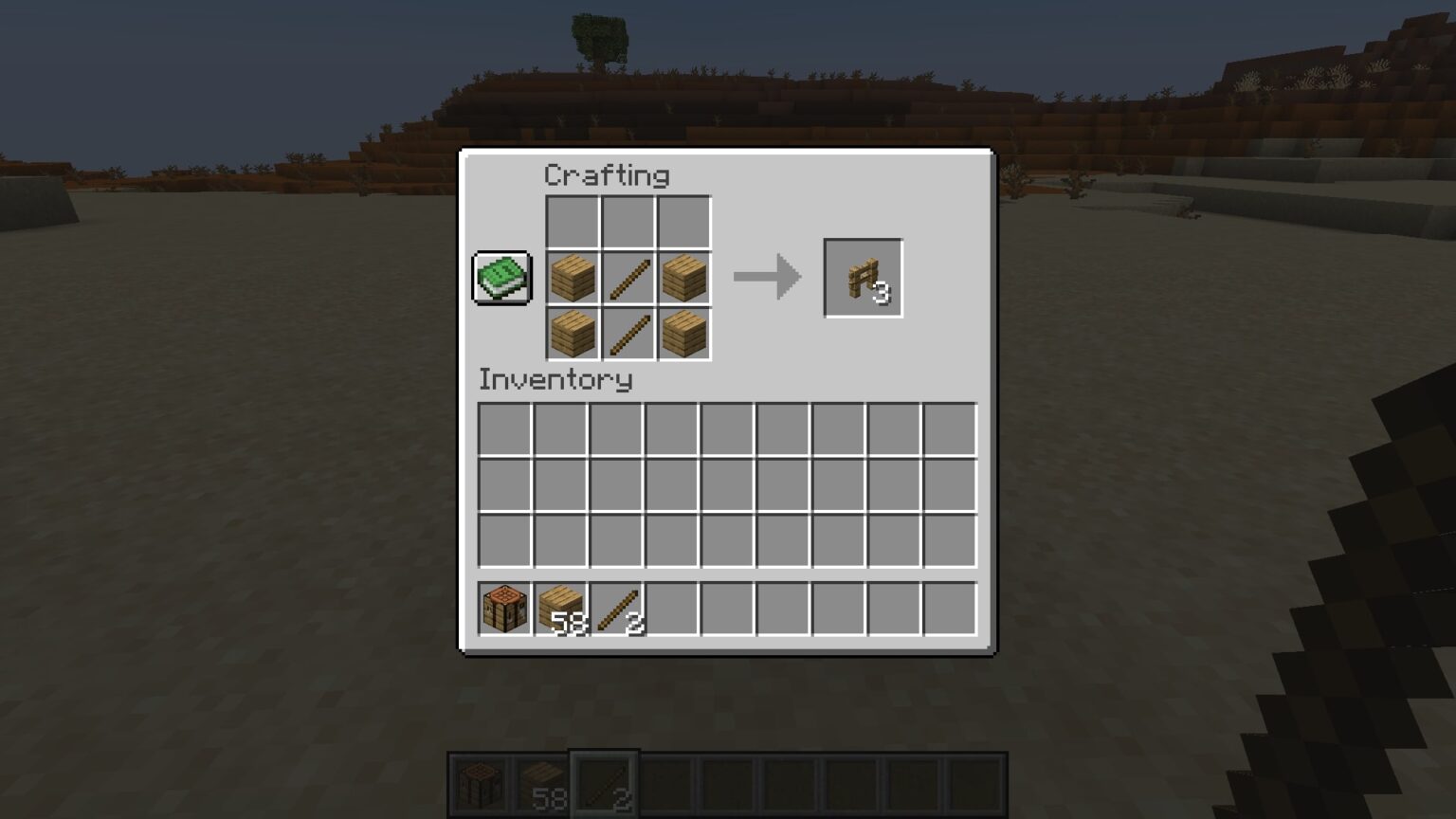1456x819 pixels.
Task: Click the empty top-left crafting grid slot
Action: [573, 223]
